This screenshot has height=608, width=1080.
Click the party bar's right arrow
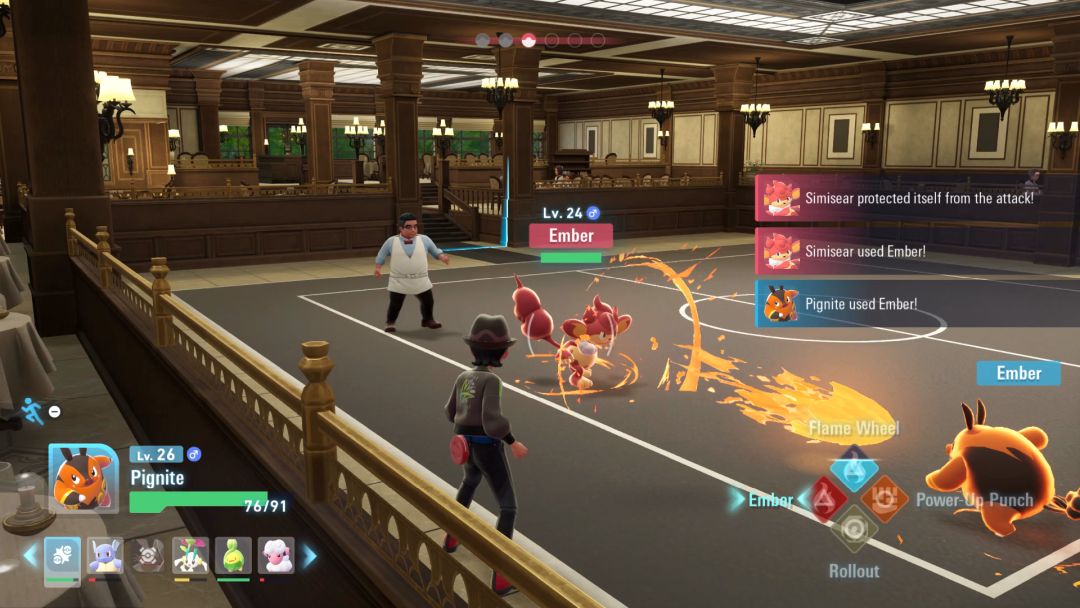pyautogui.click(x=309, y=556)
